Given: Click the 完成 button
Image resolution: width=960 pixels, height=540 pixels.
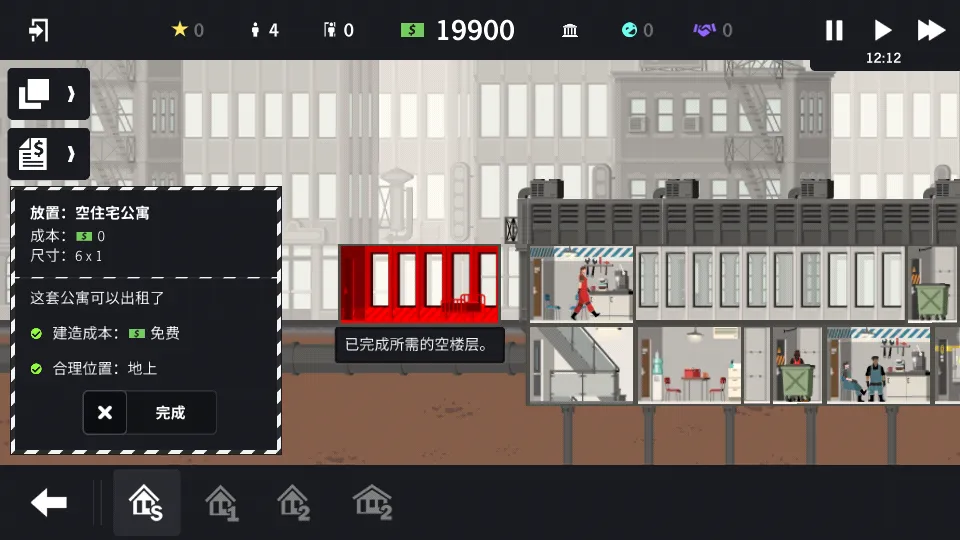Looking at the screenshot, I should 171,412.
